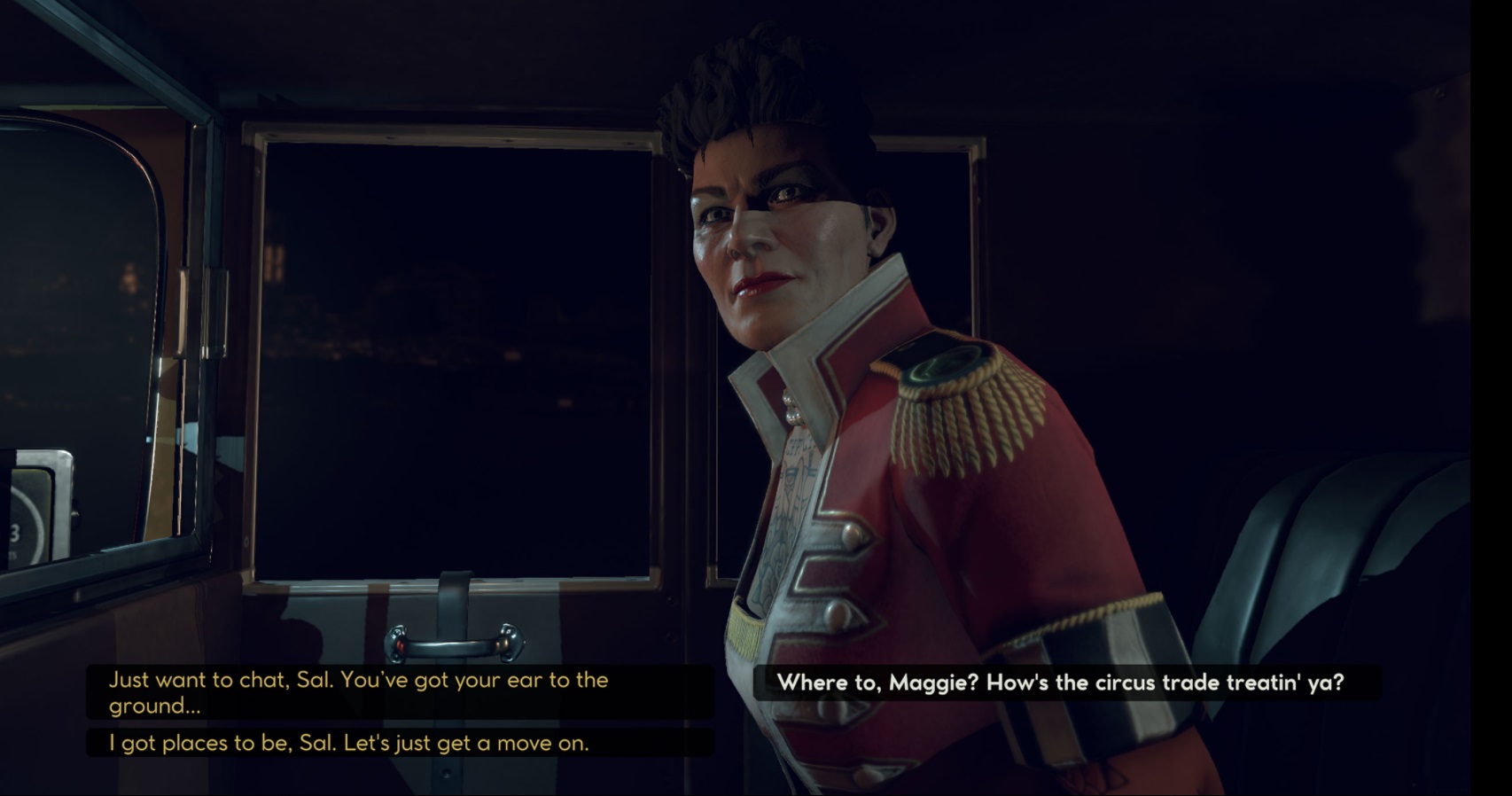Select "I got places to be, Sal" option

click(349, 743)
